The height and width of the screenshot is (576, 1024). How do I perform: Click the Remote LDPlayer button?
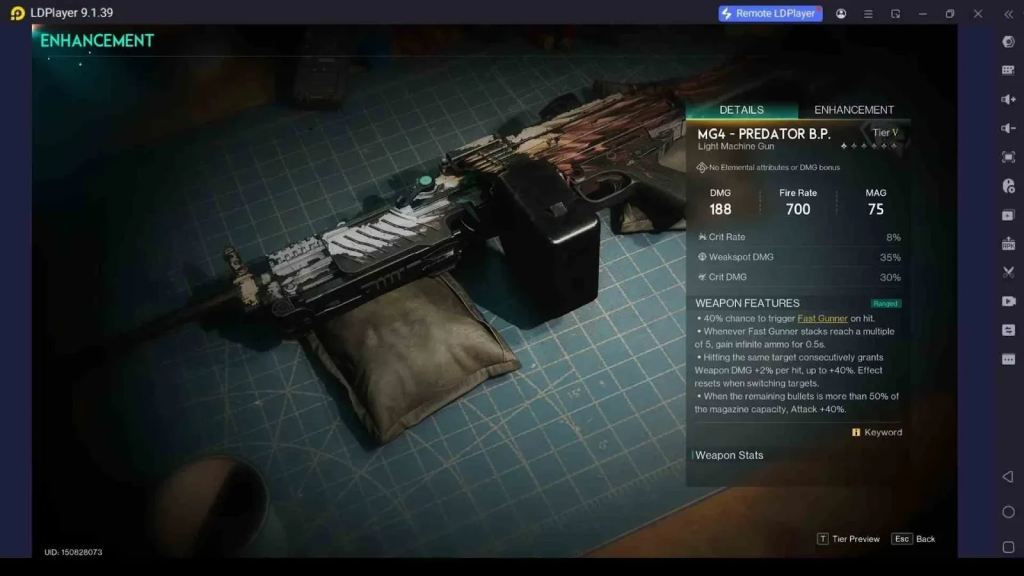click(x=770, y=13)
